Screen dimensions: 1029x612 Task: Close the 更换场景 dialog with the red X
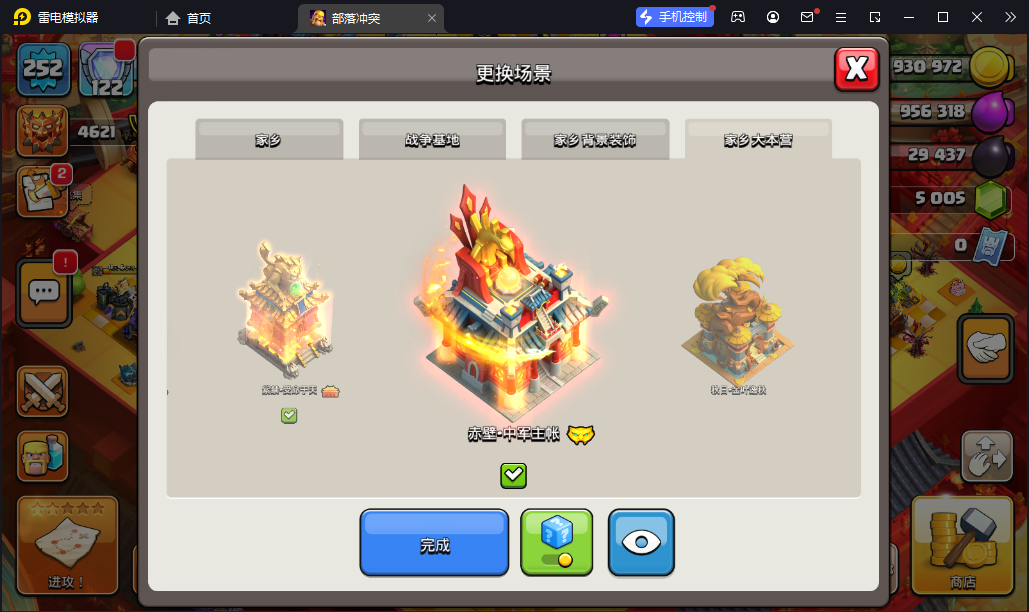pos(856,68)
